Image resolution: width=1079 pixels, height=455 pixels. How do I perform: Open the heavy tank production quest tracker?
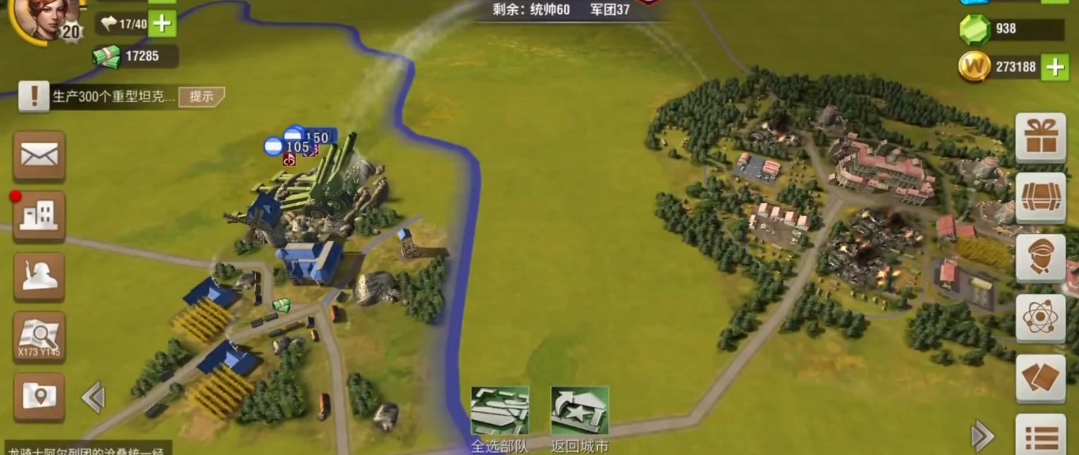pos(110,96)
